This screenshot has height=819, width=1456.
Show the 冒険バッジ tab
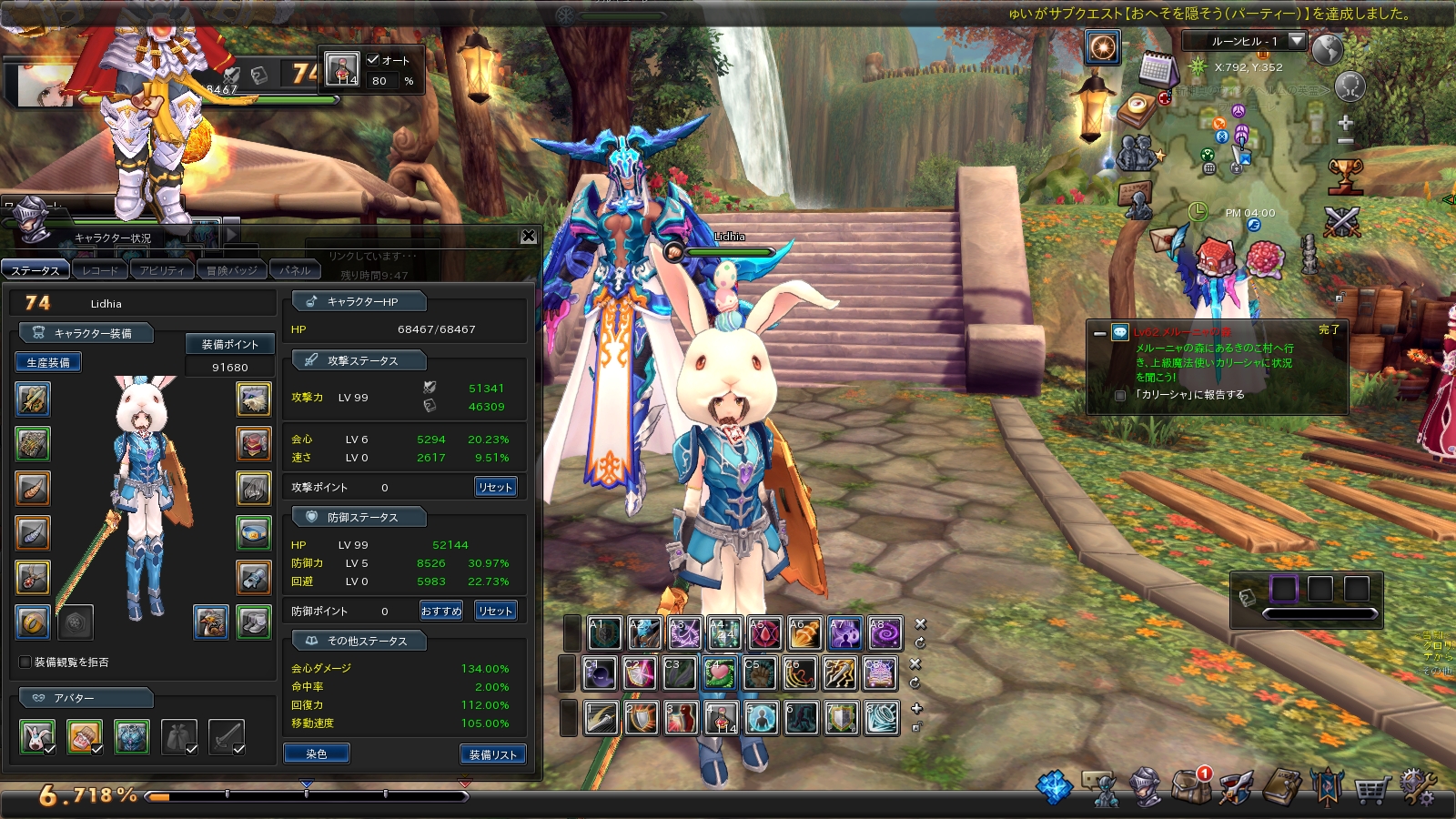point(231,270)
